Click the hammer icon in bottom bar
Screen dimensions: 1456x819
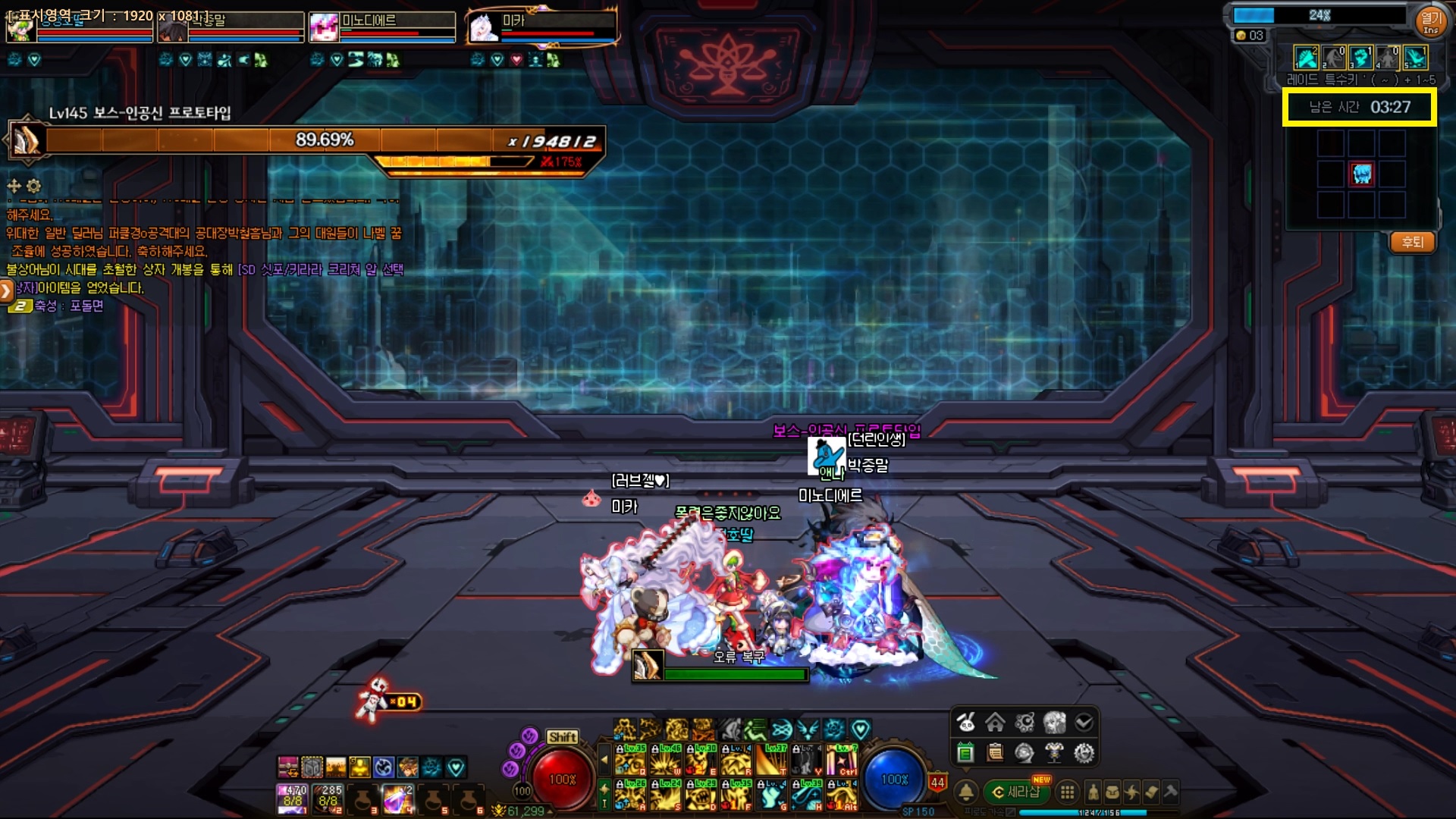pos(1170,792)
